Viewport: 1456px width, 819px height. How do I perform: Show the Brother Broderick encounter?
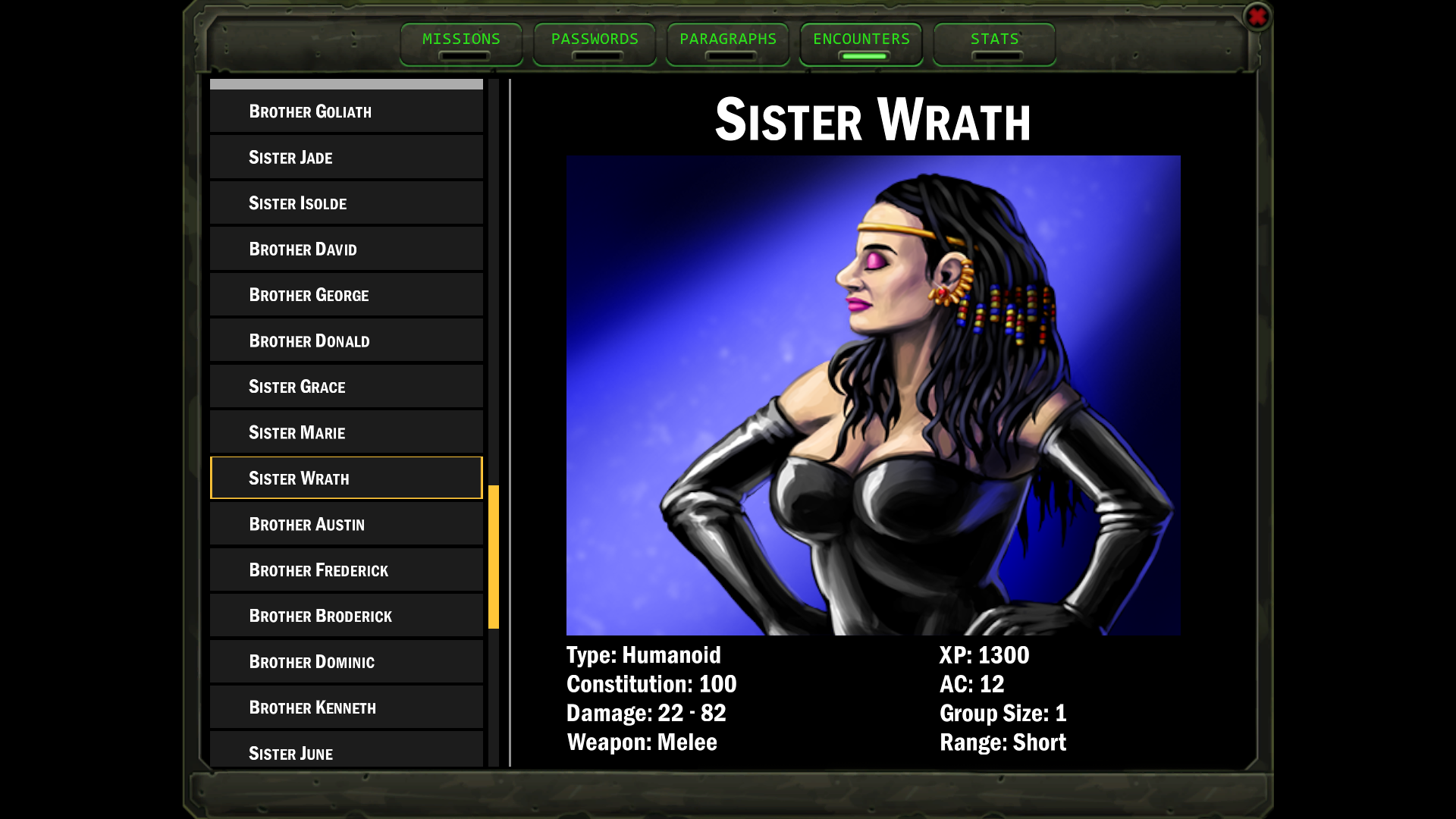(346, 616)
